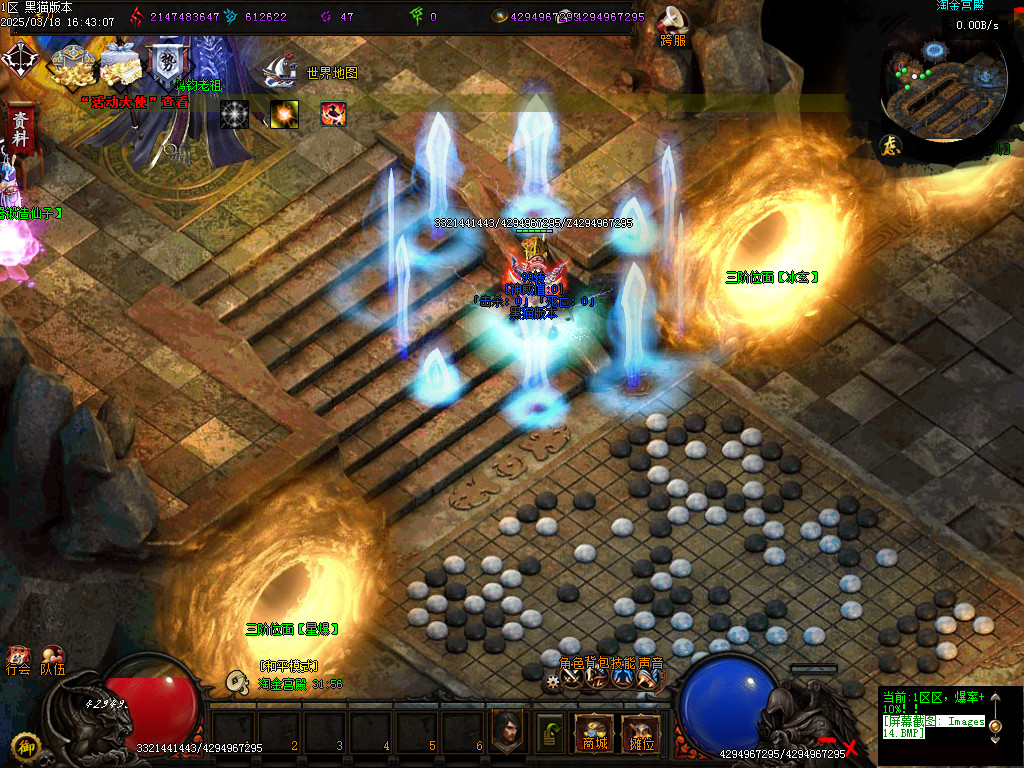The image size is (1024, 768).
Task: Open the 摊位 stall button
Action: coord(639,734)
